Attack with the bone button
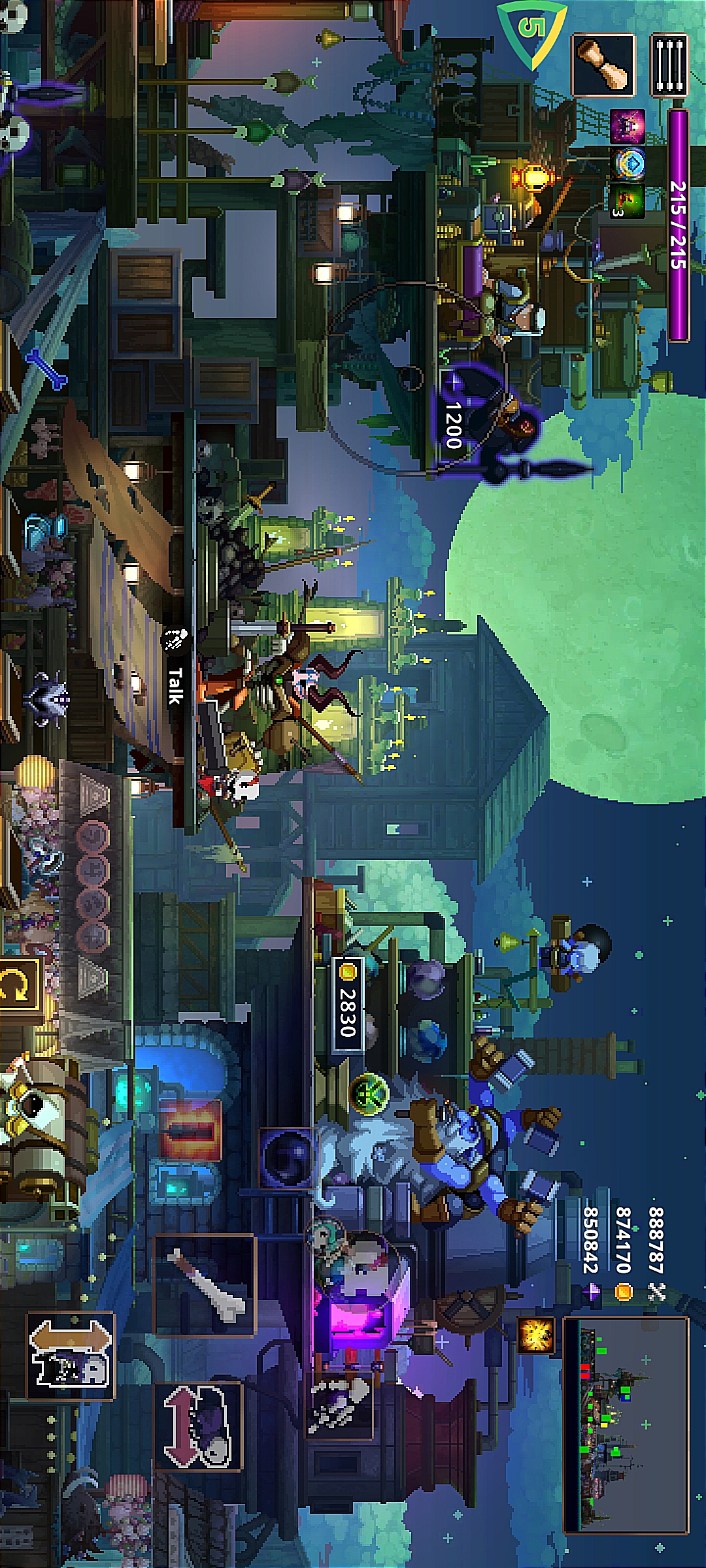Image resolution: width=706 pixels, height=1568 pixels. pyautogui.click(x=205, y=1285)
